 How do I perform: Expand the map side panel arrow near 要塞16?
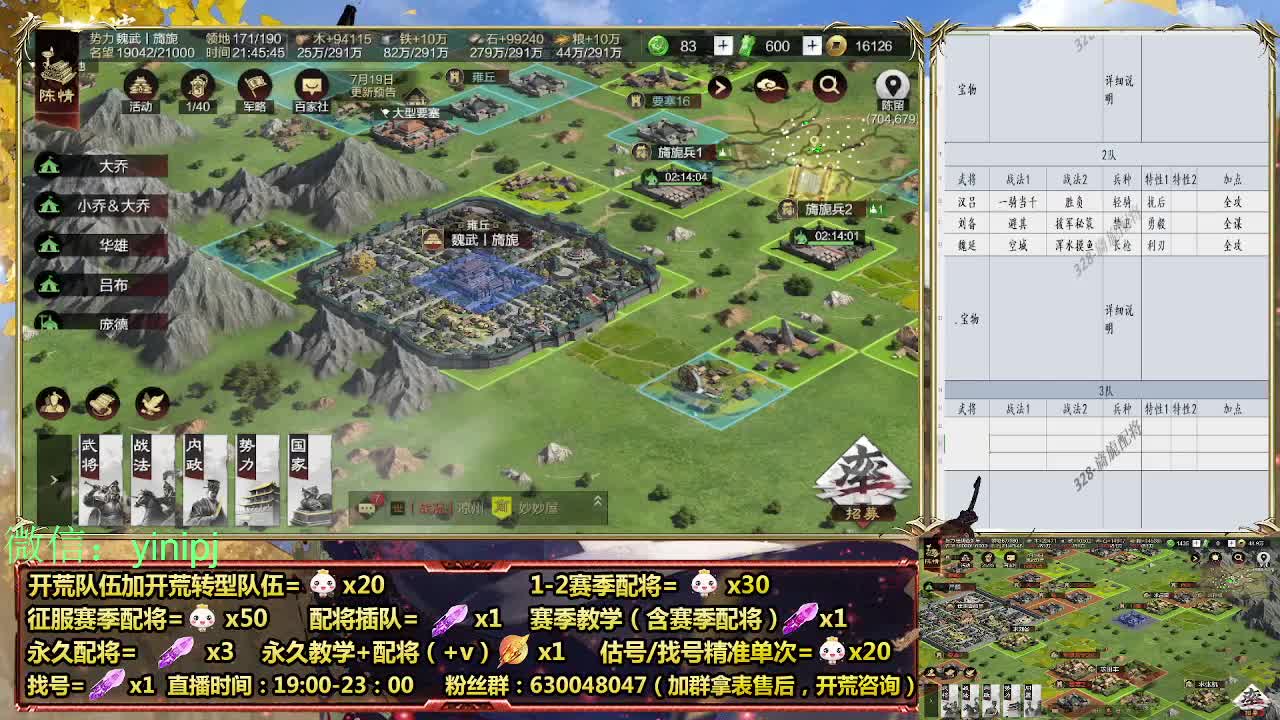pyautogui.click(x=721, y=87)
